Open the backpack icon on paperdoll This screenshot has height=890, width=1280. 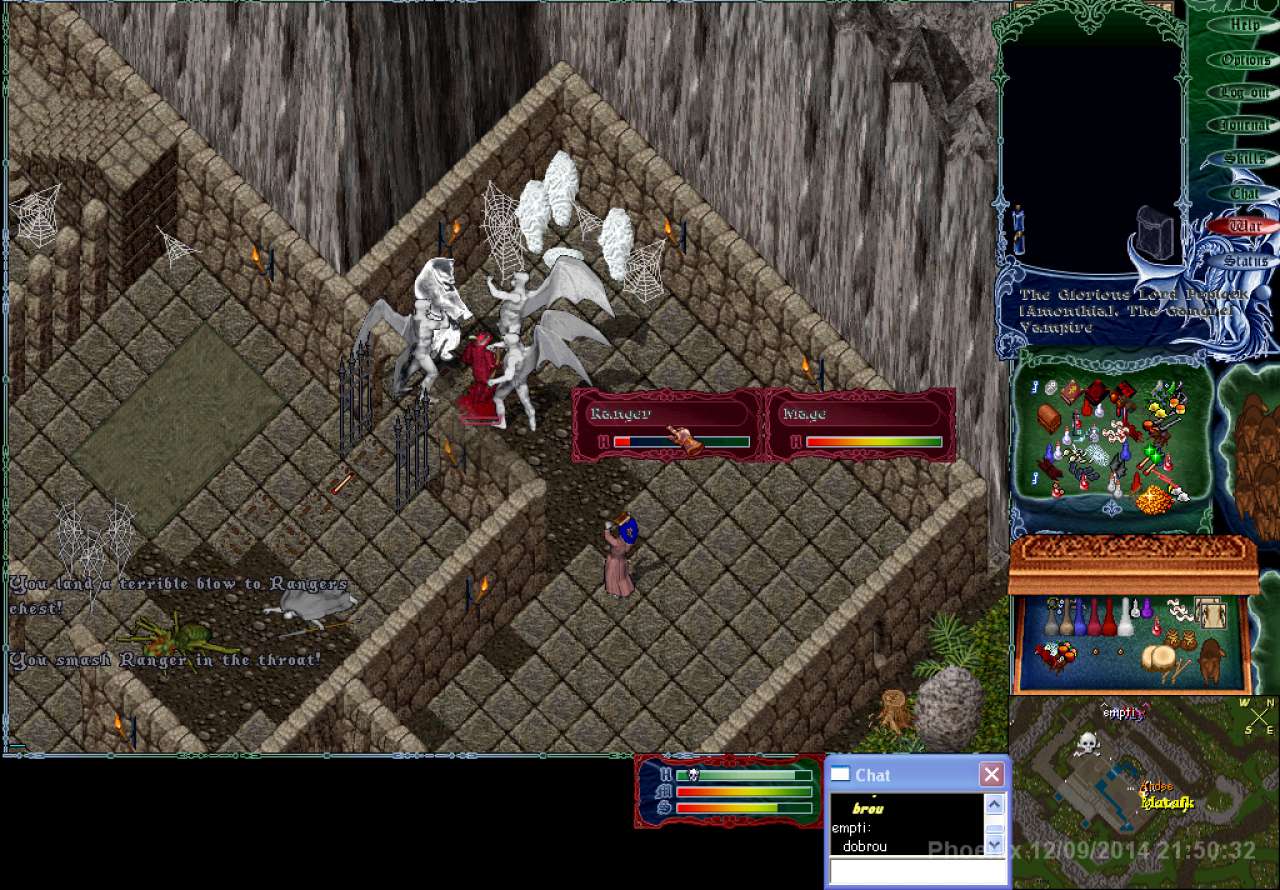pos(1157,235)
